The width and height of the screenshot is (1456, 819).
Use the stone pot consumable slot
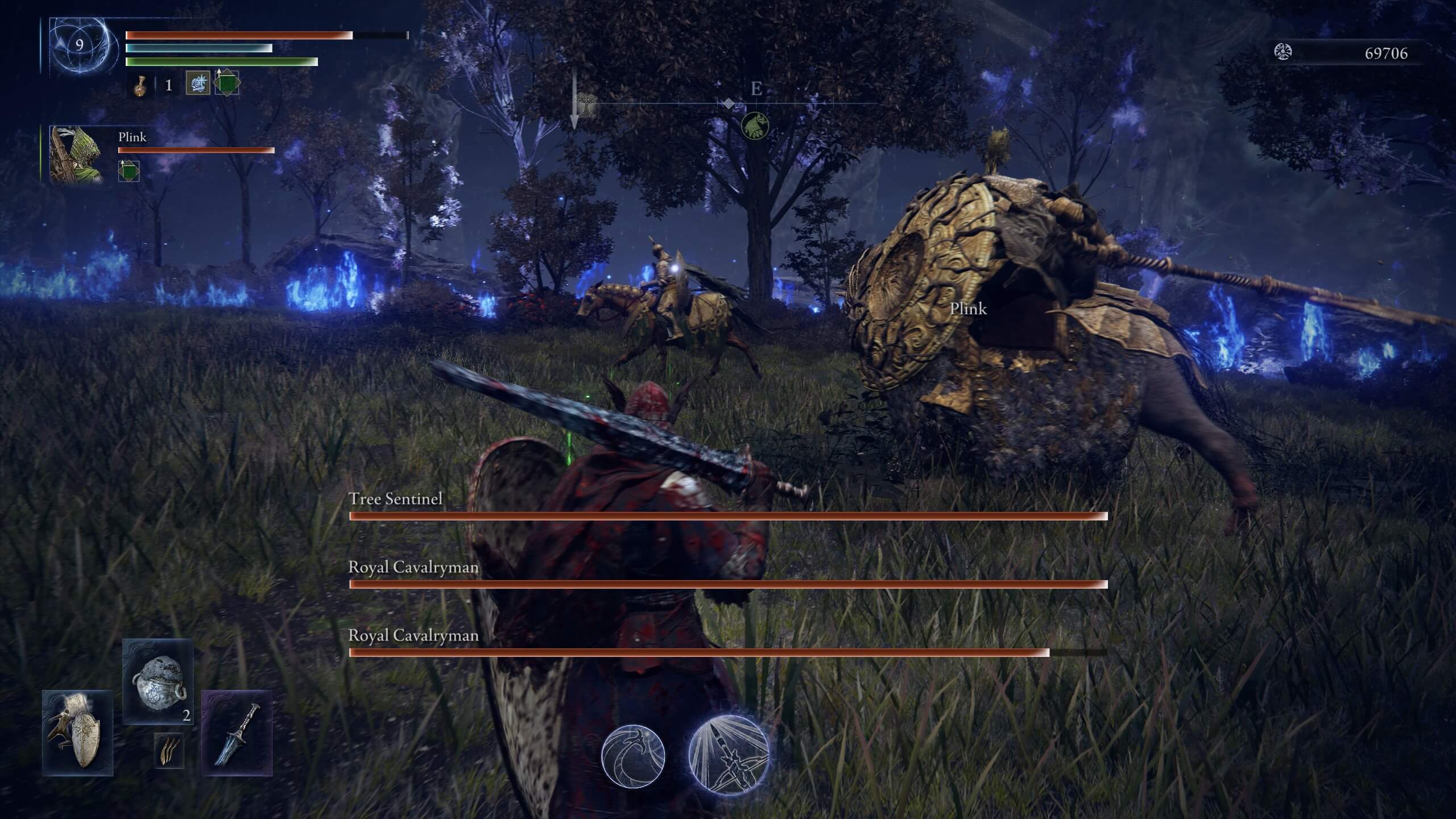pos(158,681)
